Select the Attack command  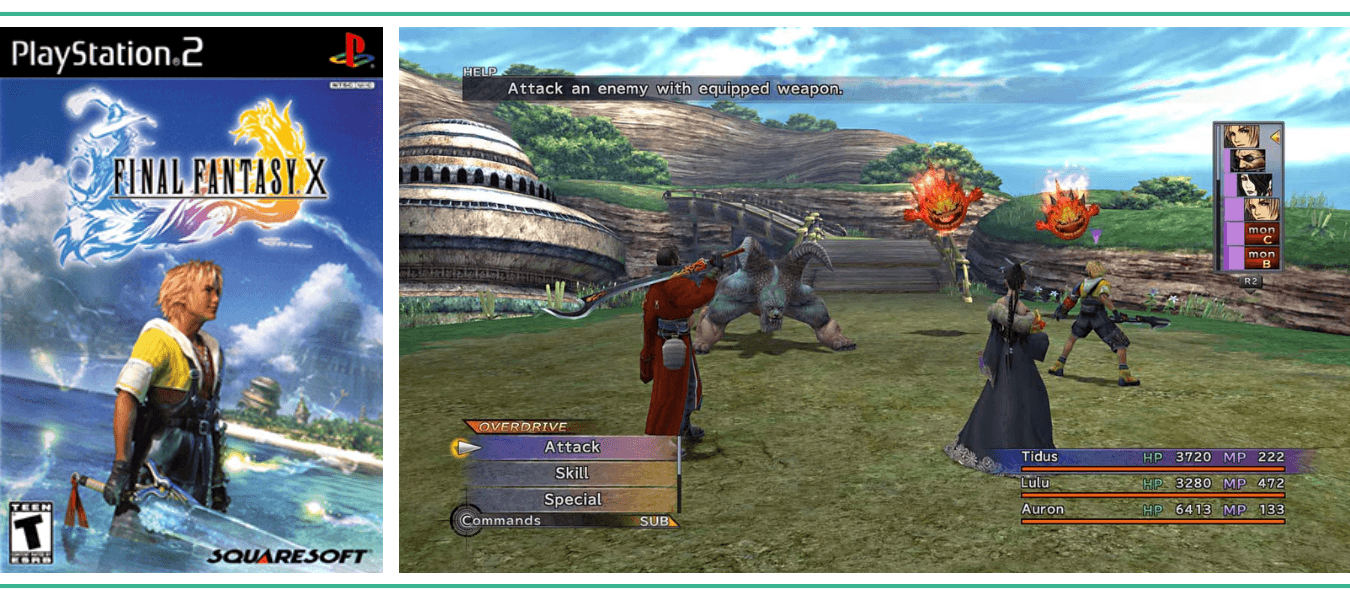click(572, 447)
